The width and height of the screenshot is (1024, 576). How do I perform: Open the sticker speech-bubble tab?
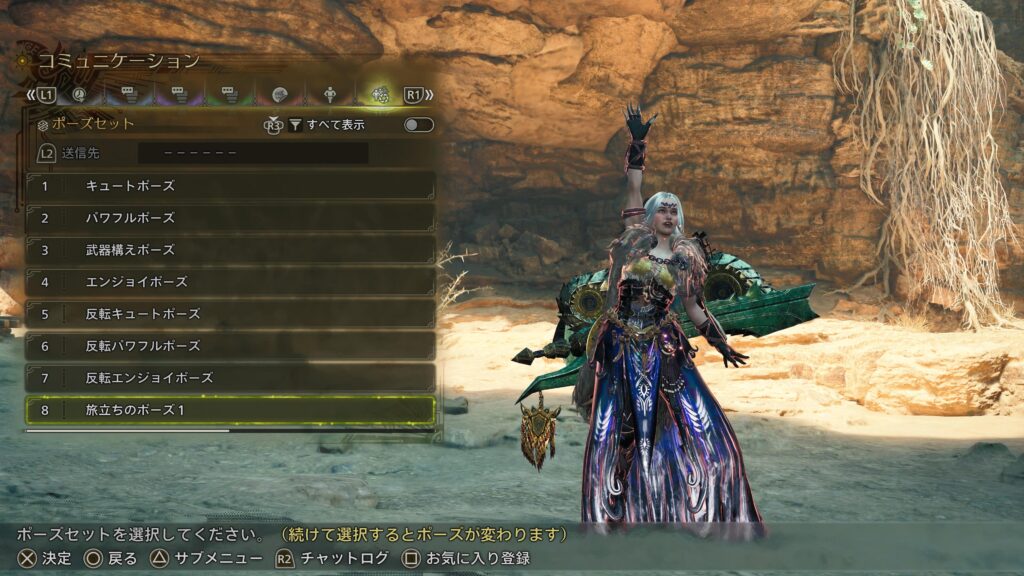pyautogui.click(x=280, y=95)
